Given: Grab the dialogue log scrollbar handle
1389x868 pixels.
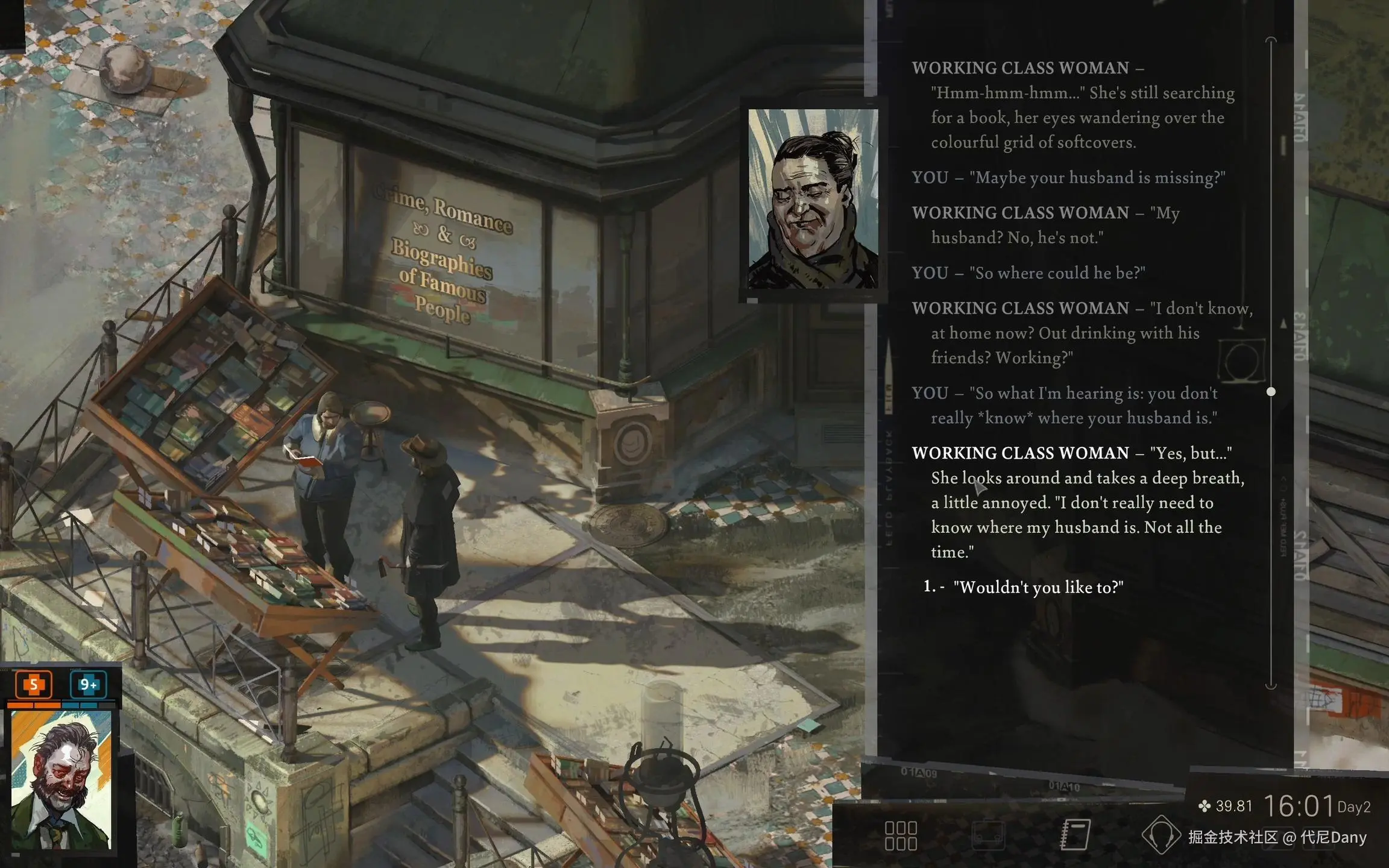Looking at the screenshot, I should click(1271, 392).
